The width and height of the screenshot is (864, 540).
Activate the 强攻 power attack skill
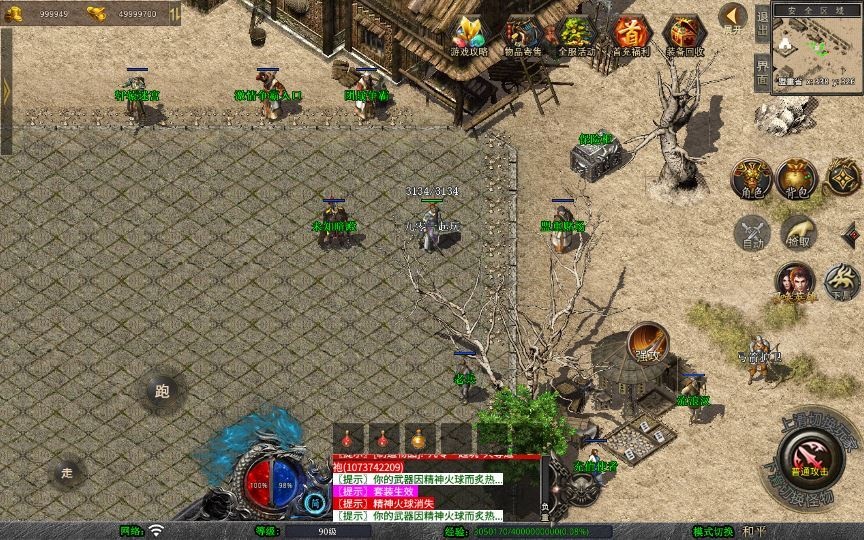[x=649, y=342]
